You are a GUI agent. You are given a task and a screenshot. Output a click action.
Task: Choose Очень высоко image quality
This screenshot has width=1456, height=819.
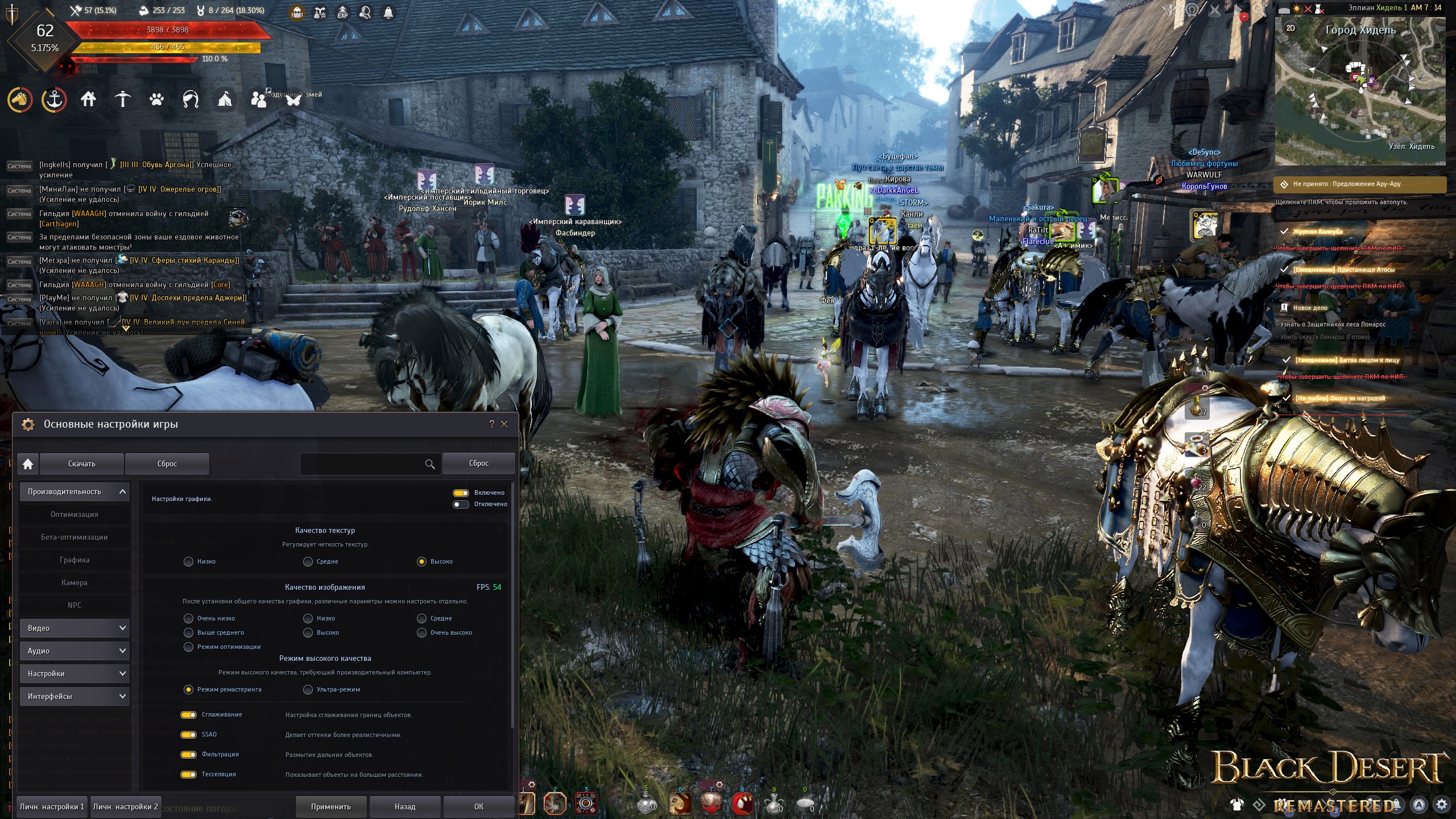tap(422, 633)
